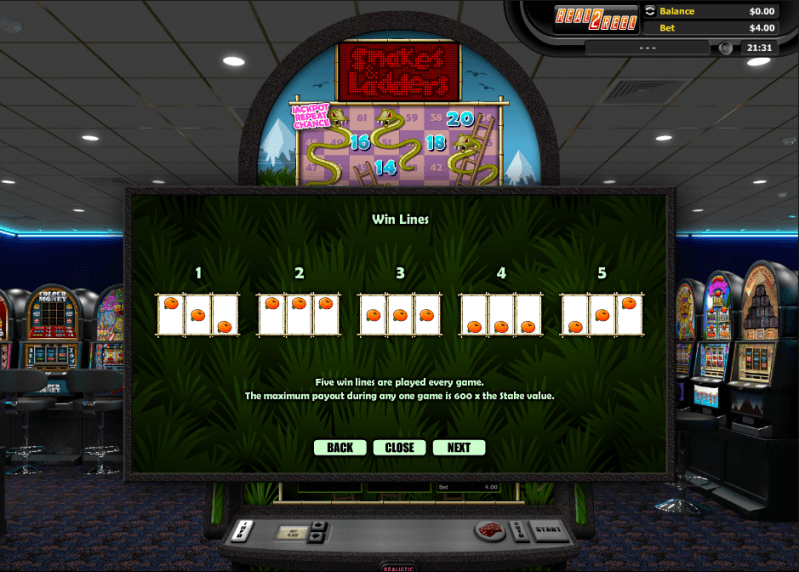Decrease the bet with the down arrow
The image size is (799, 572).
pos(319,536)
